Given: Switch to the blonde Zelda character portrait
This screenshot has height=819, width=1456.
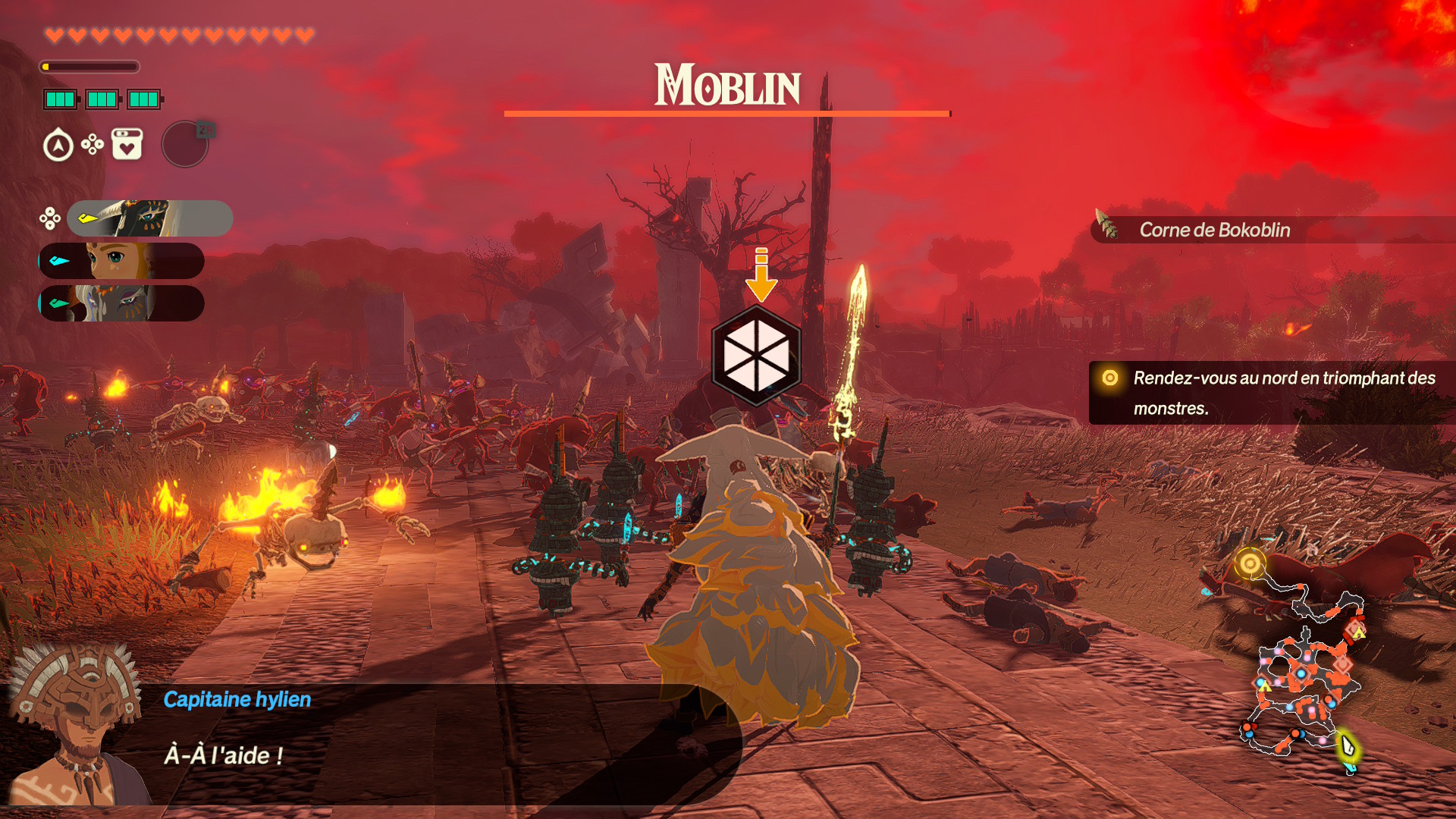Looking at the screenshot, I should (x=121, y=261).
